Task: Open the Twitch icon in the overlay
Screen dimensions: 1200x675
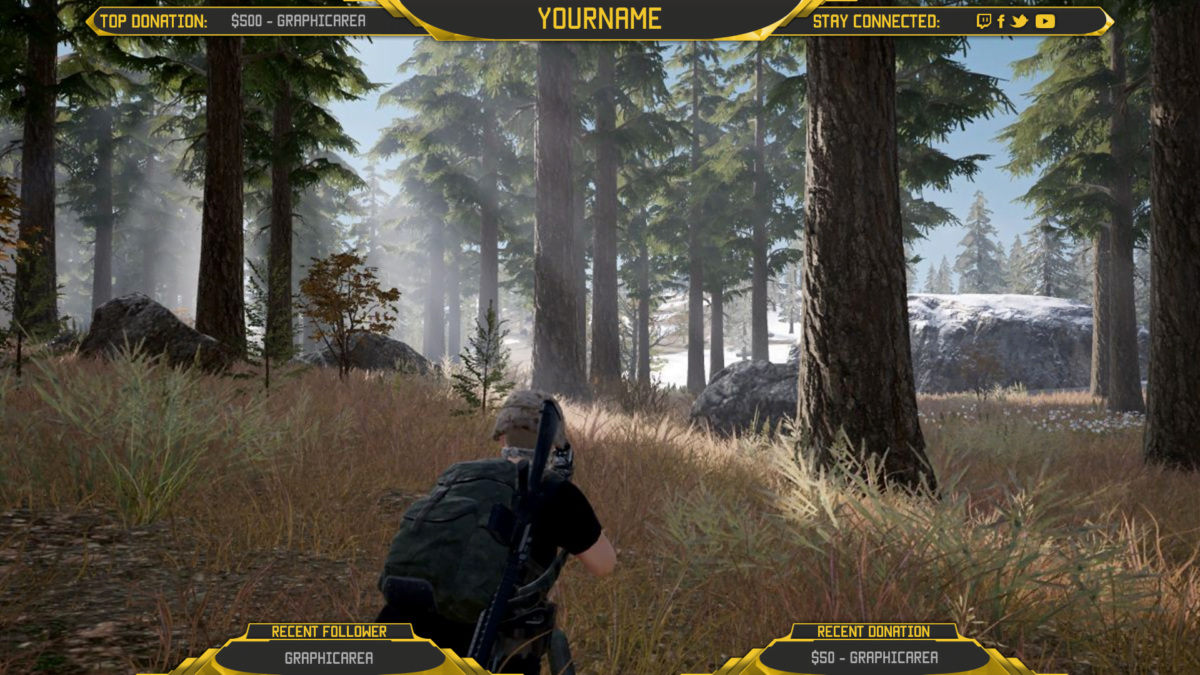Action: (x=983, y=21)
